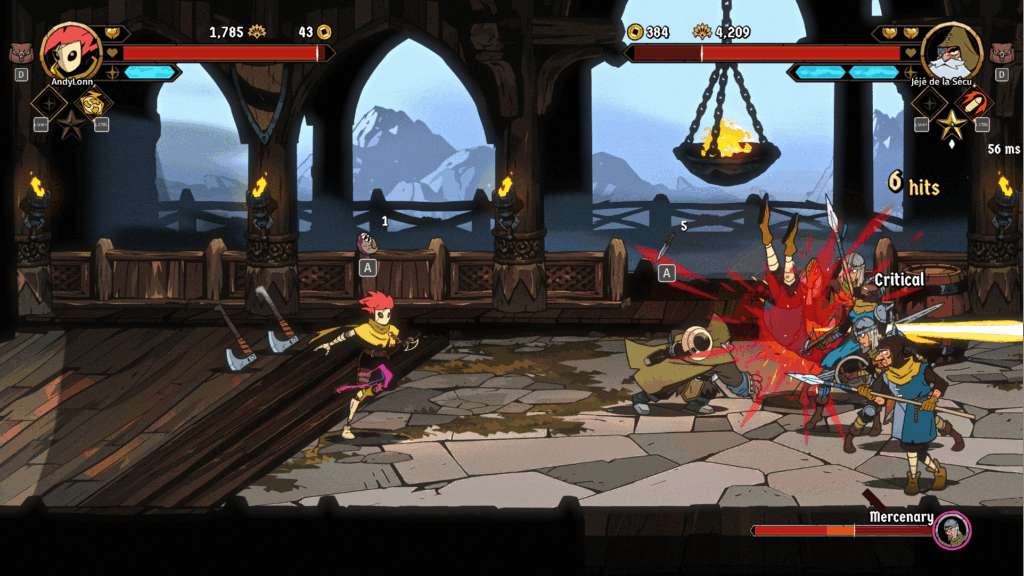The image size is (1024, 576).
Task: Click Jéjé de la Sécu's bearded portrait
Action: 951,49
